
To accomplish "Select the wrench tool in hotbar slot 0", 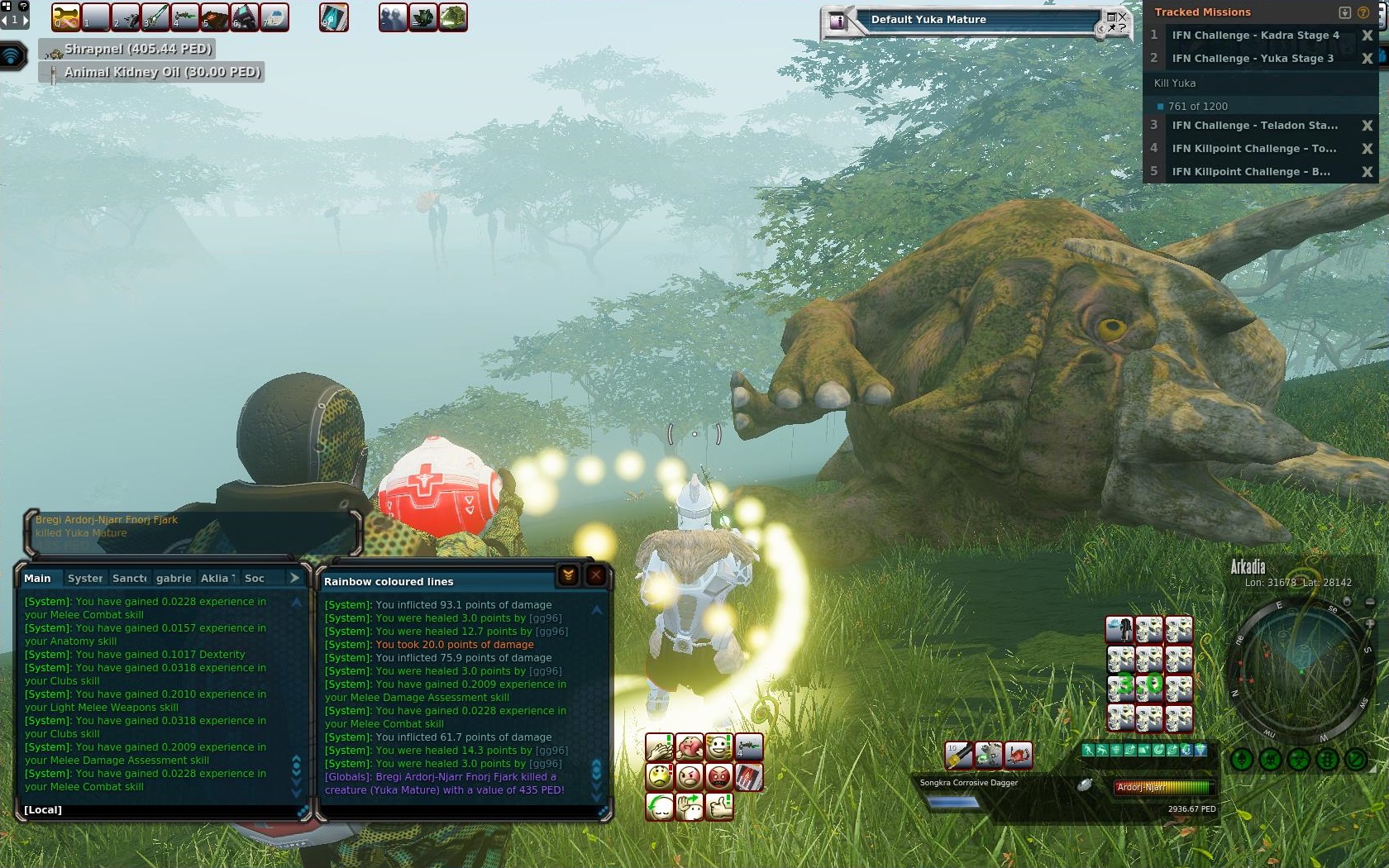I will [x=65, y=17].
